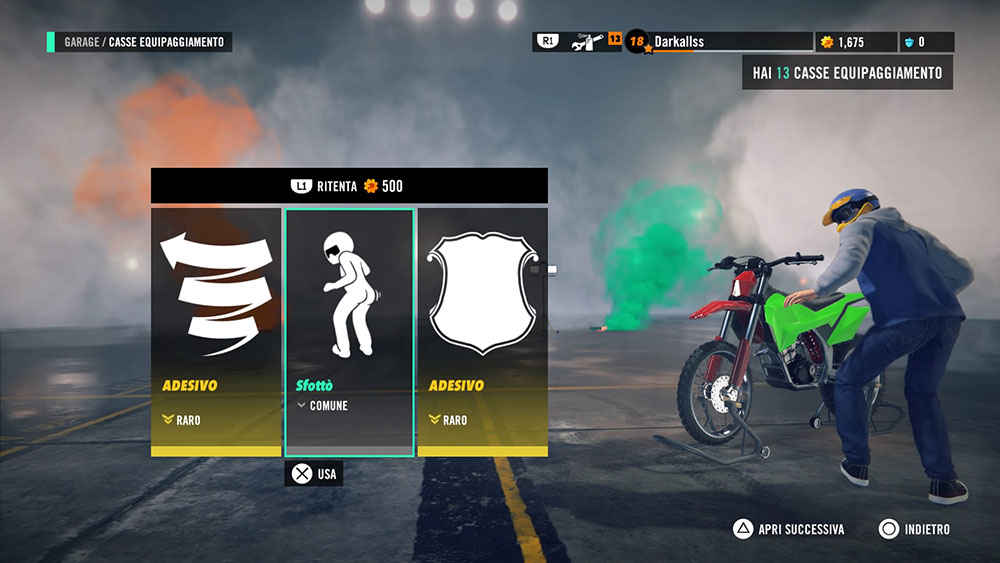Screen dimensions: 1000x563
Task: Choose the arrow banner Adesivo card
Action: point(216,331)
